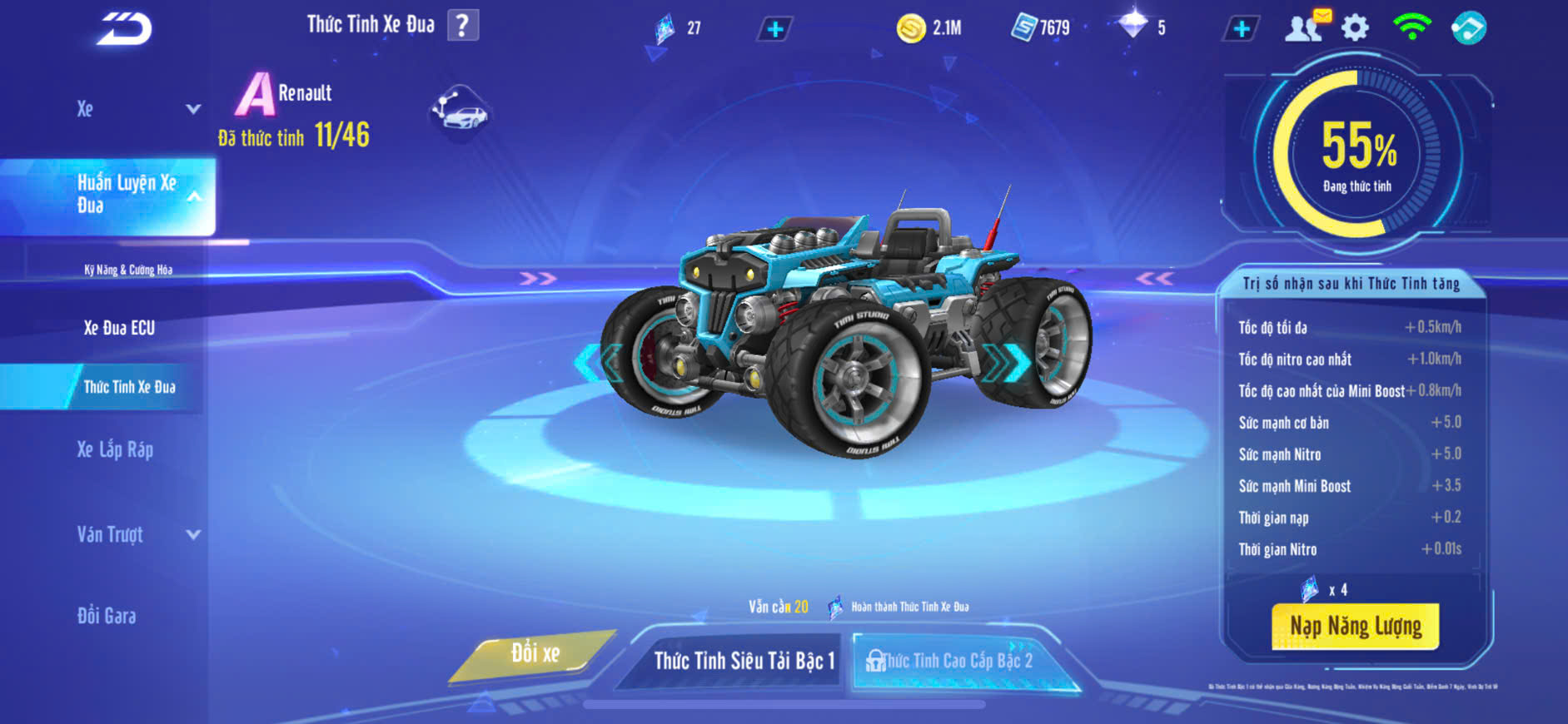
Task: Click the Nạp Năng Lượng button
Action: tap(1355, 626)
